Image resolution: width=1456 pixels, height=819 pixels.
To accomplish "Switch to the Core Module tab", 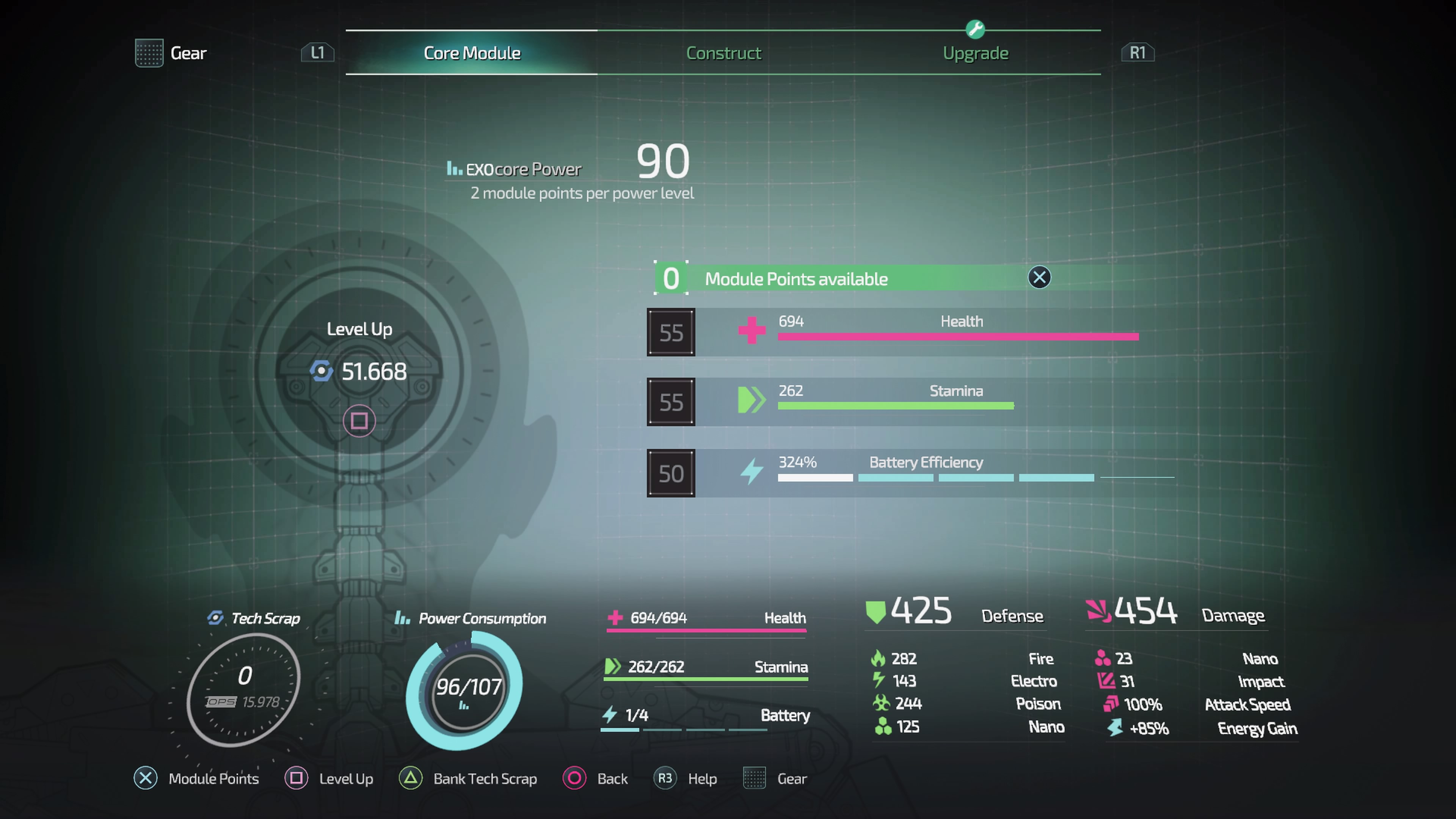I will [x=471, y=53].
